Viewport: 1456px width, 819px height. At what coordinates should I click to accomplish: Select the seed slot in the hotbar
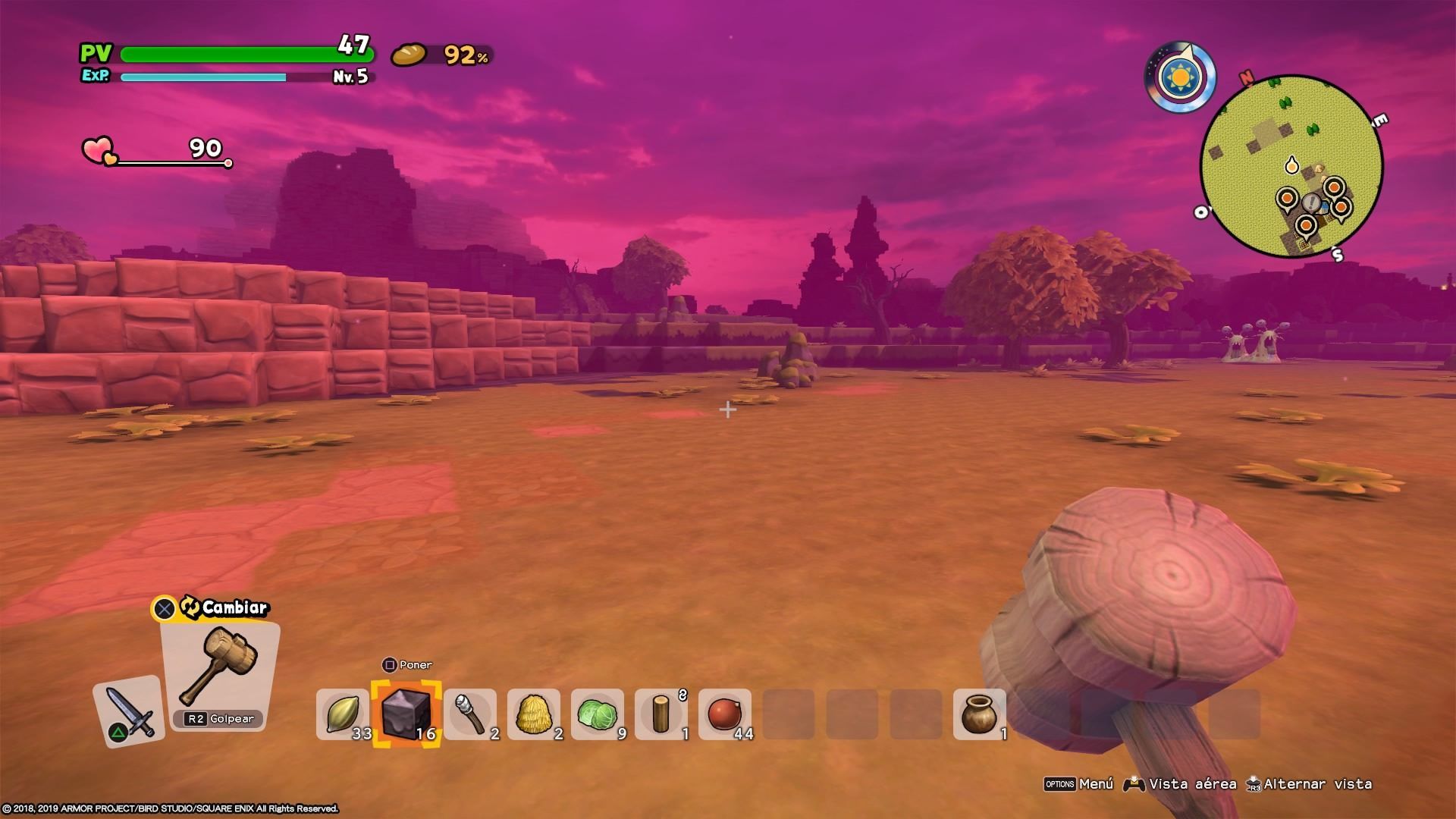(x=342, y=714)
